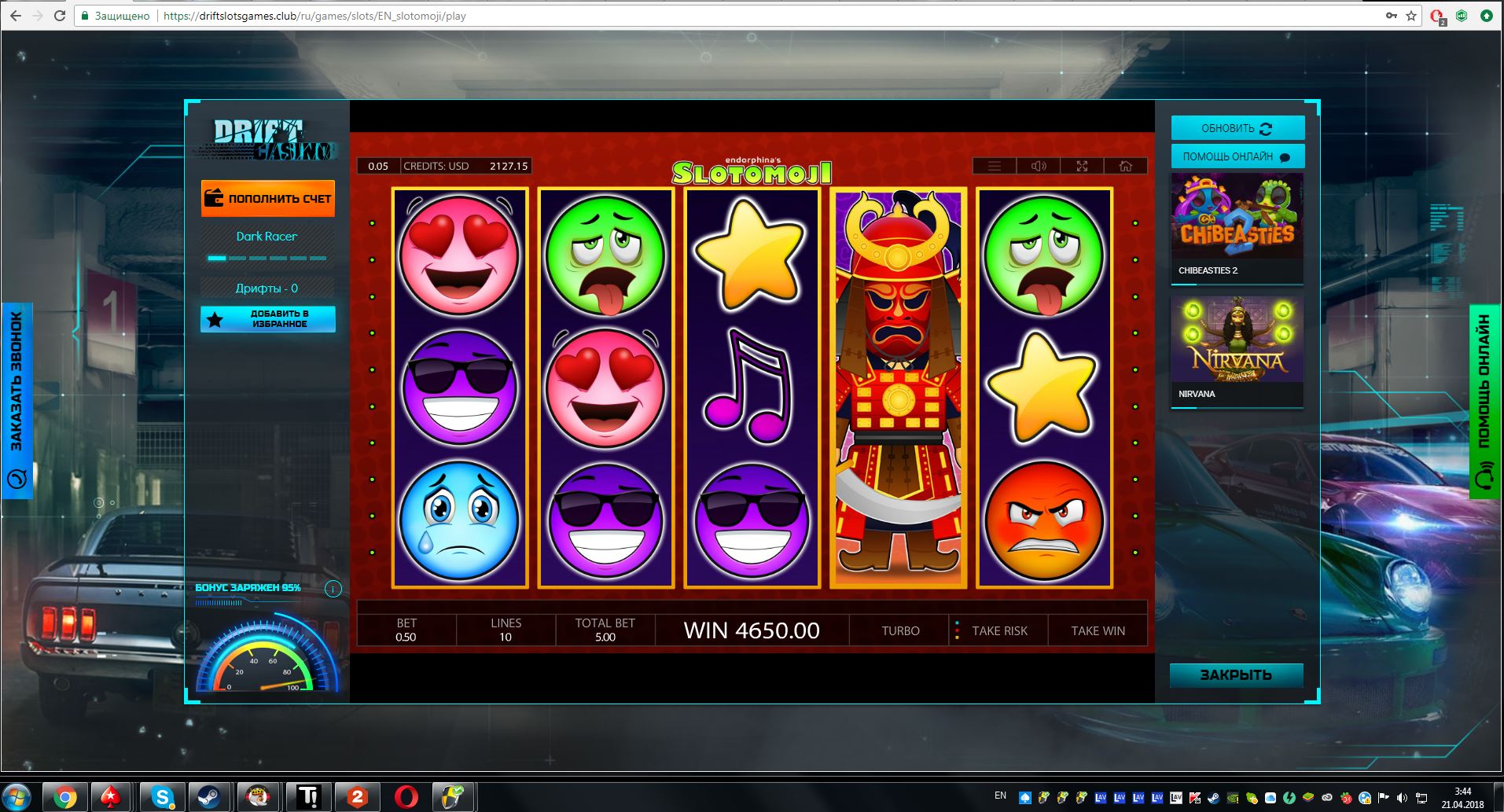Open the slot game hamburger menu

[995, 166]
